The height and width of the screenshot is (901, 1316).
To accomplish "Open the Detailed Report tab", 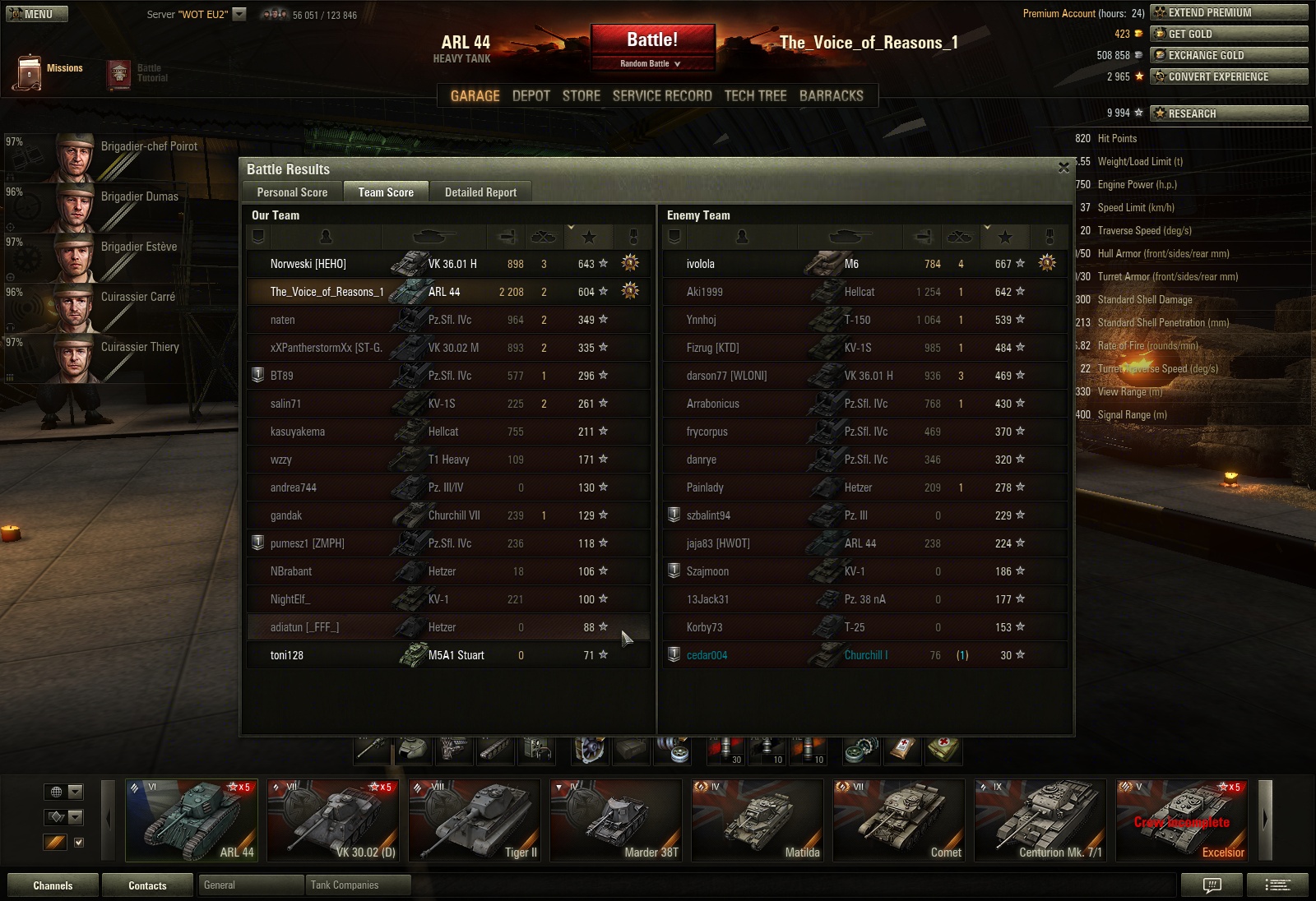I will click(x=480, y=192).
